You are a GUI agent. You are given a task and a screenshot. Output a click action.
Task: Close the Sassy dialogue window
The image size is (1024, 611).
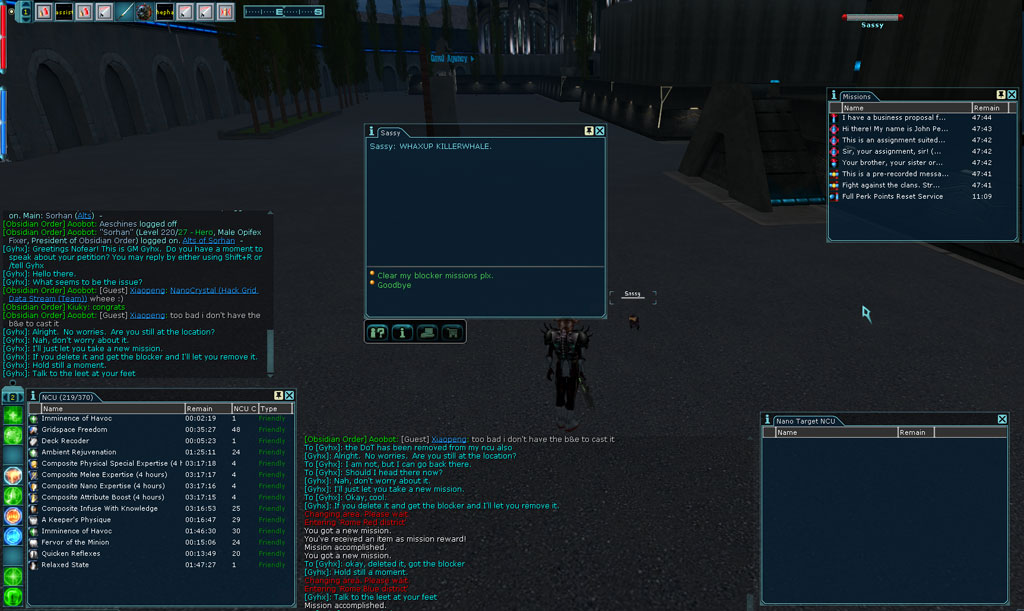click(x=600, y=131)
